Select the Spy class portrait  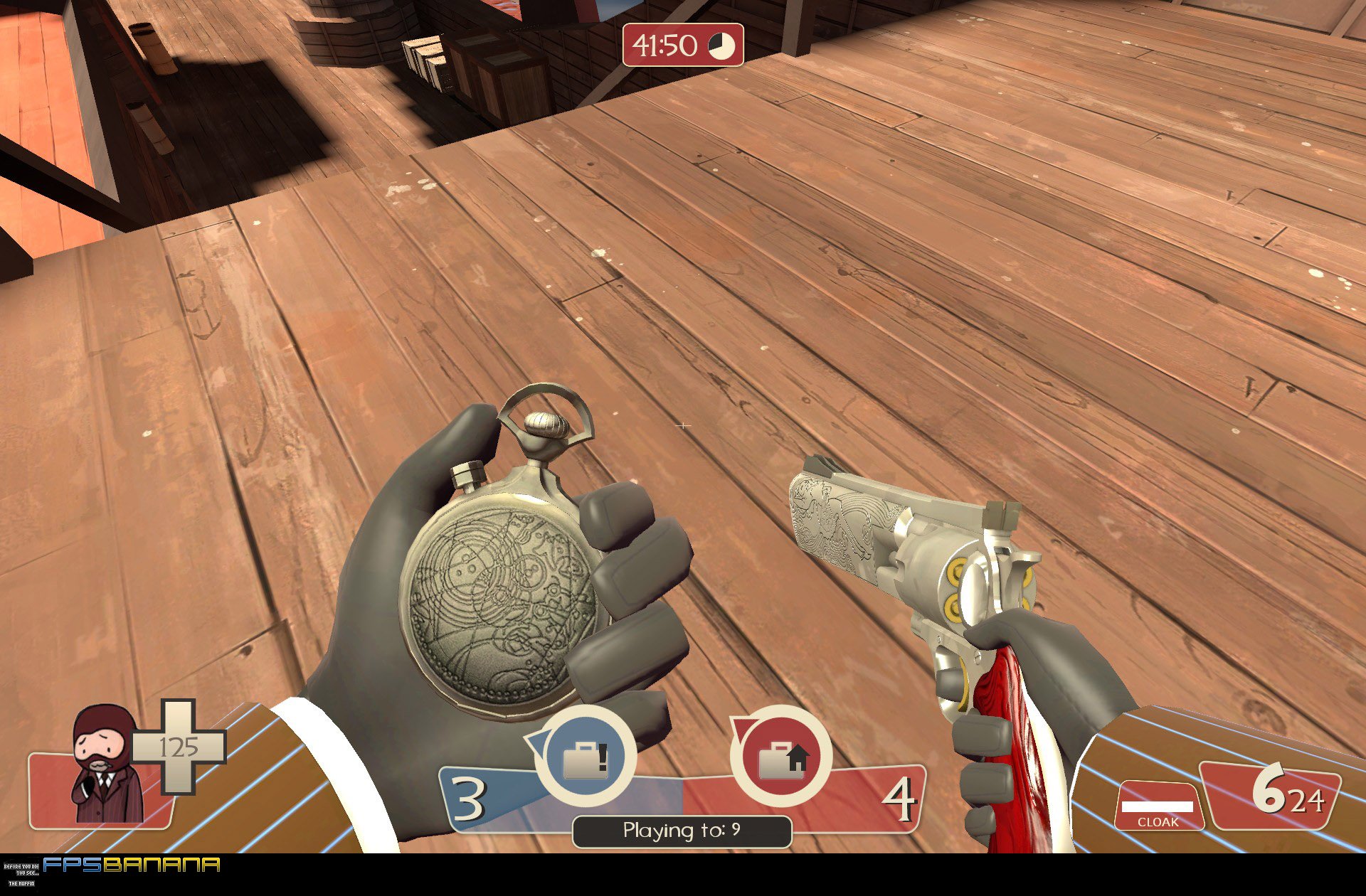coord(104,765)
